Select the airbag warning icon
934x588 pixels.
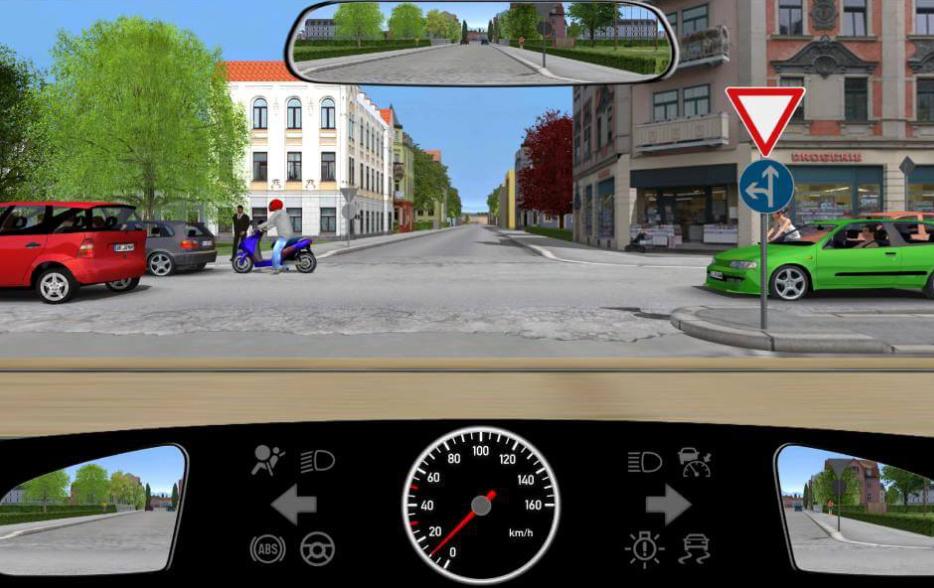click(268, 461)
